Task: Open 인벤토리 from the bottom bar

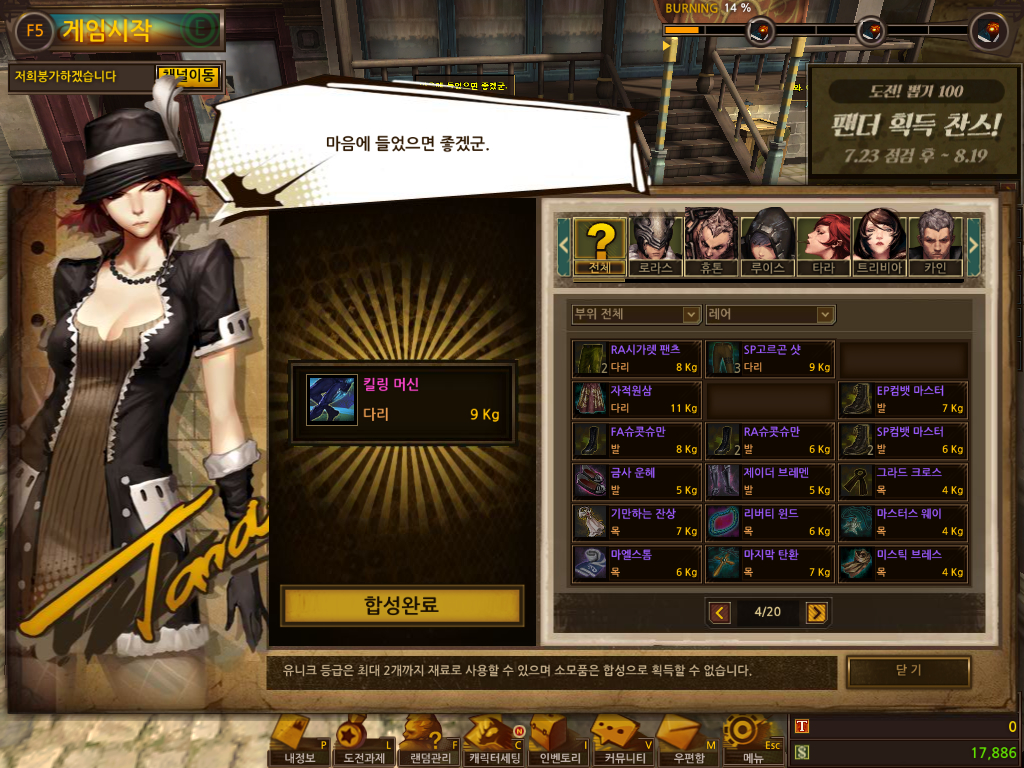Action: 558,742
